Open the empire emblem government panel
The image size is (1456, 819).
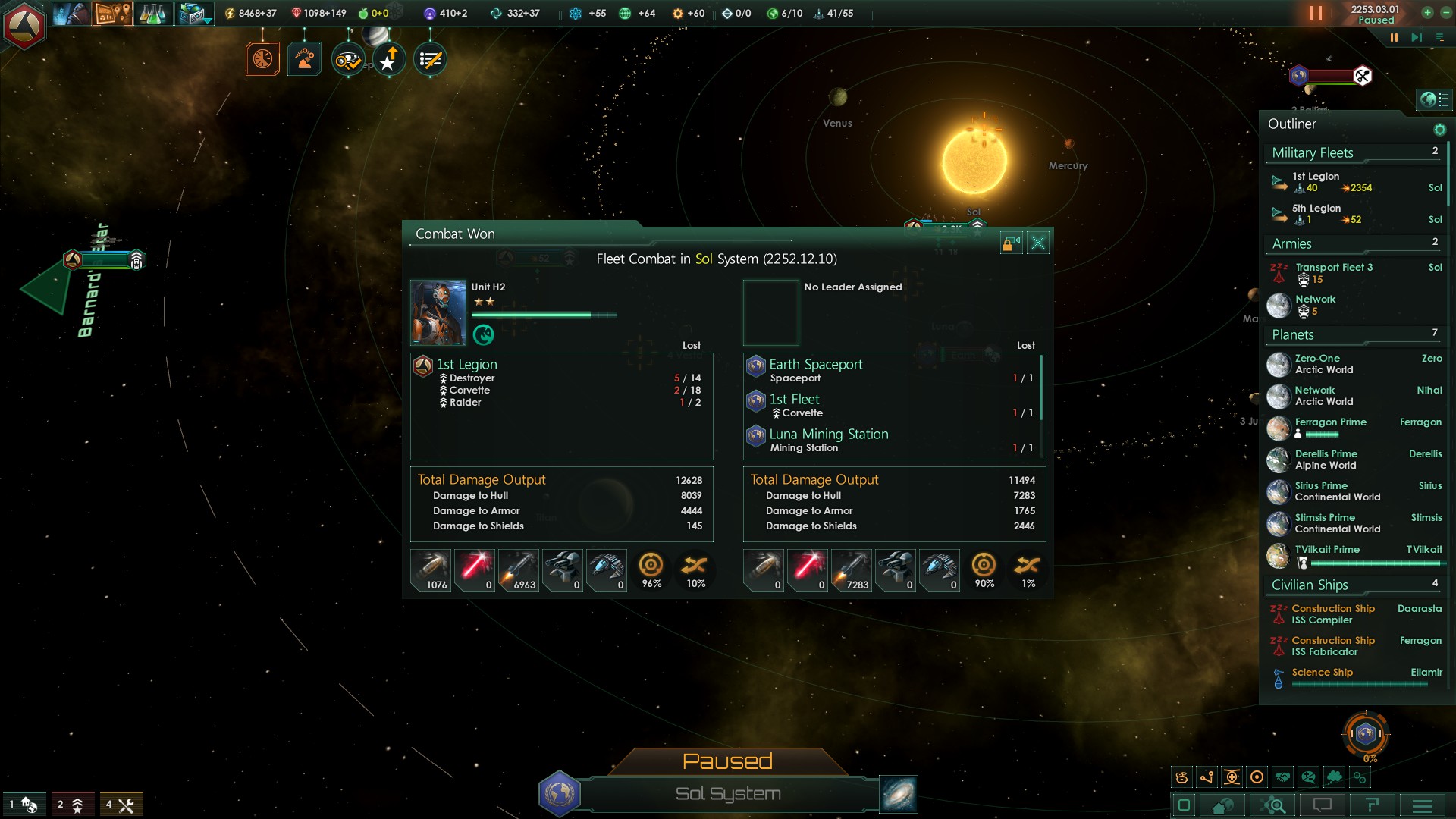click(24, 25)
